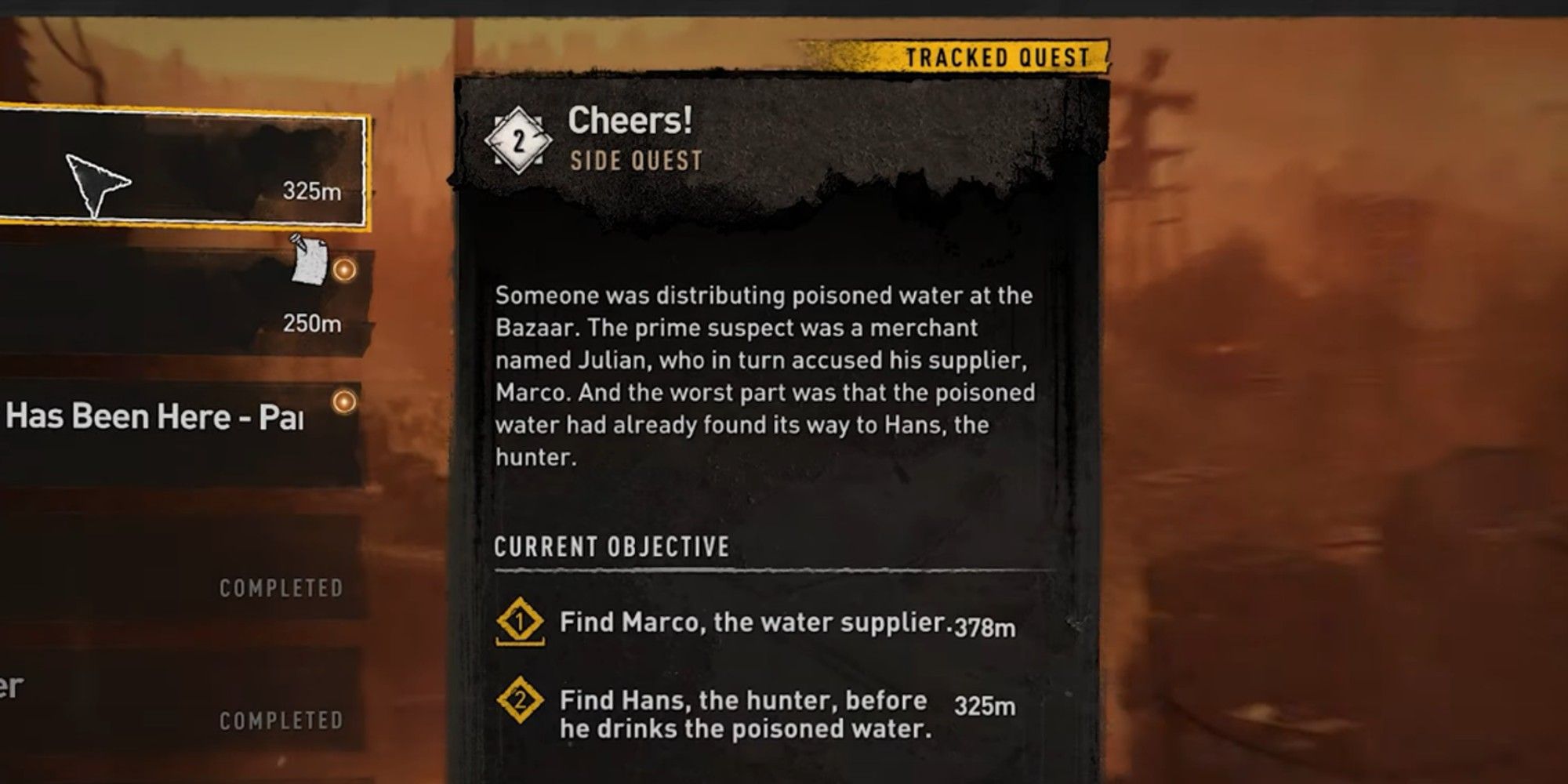Screen dimensions: 1568x784
Task: Select the cursor arrow icon in highlighted quest
Action: pyautogui.click(x=98, y=180)
